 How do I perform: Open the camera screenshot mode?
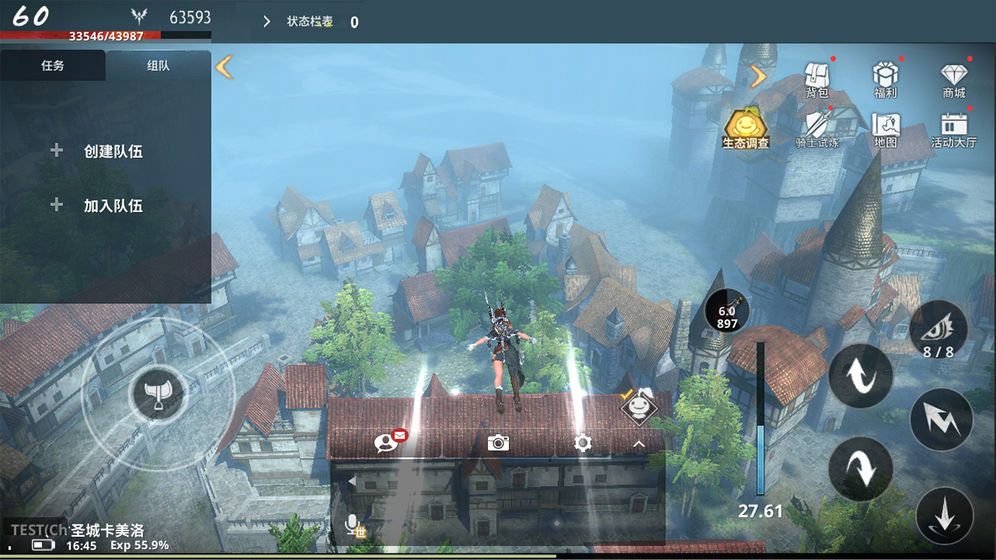click(x=498, y=442)
